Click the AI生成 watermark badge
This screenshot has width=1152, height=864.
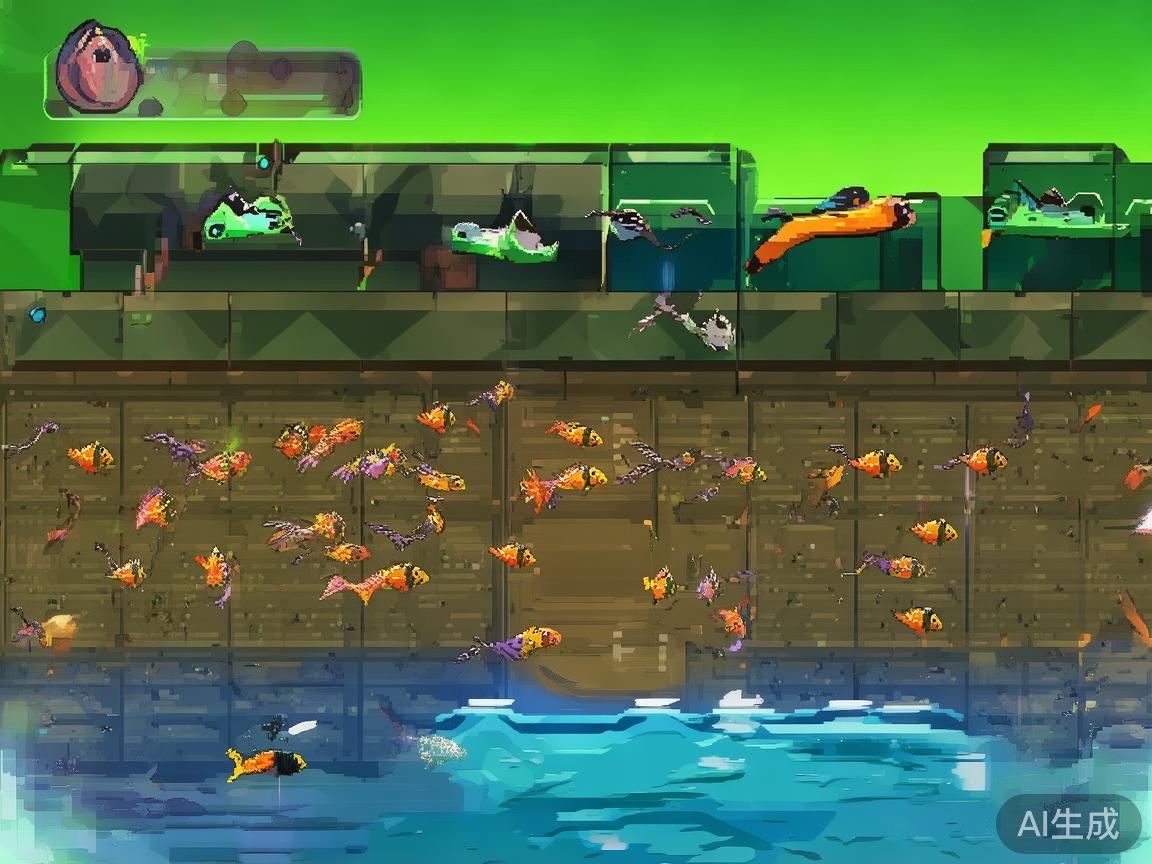coord(1068,824)
